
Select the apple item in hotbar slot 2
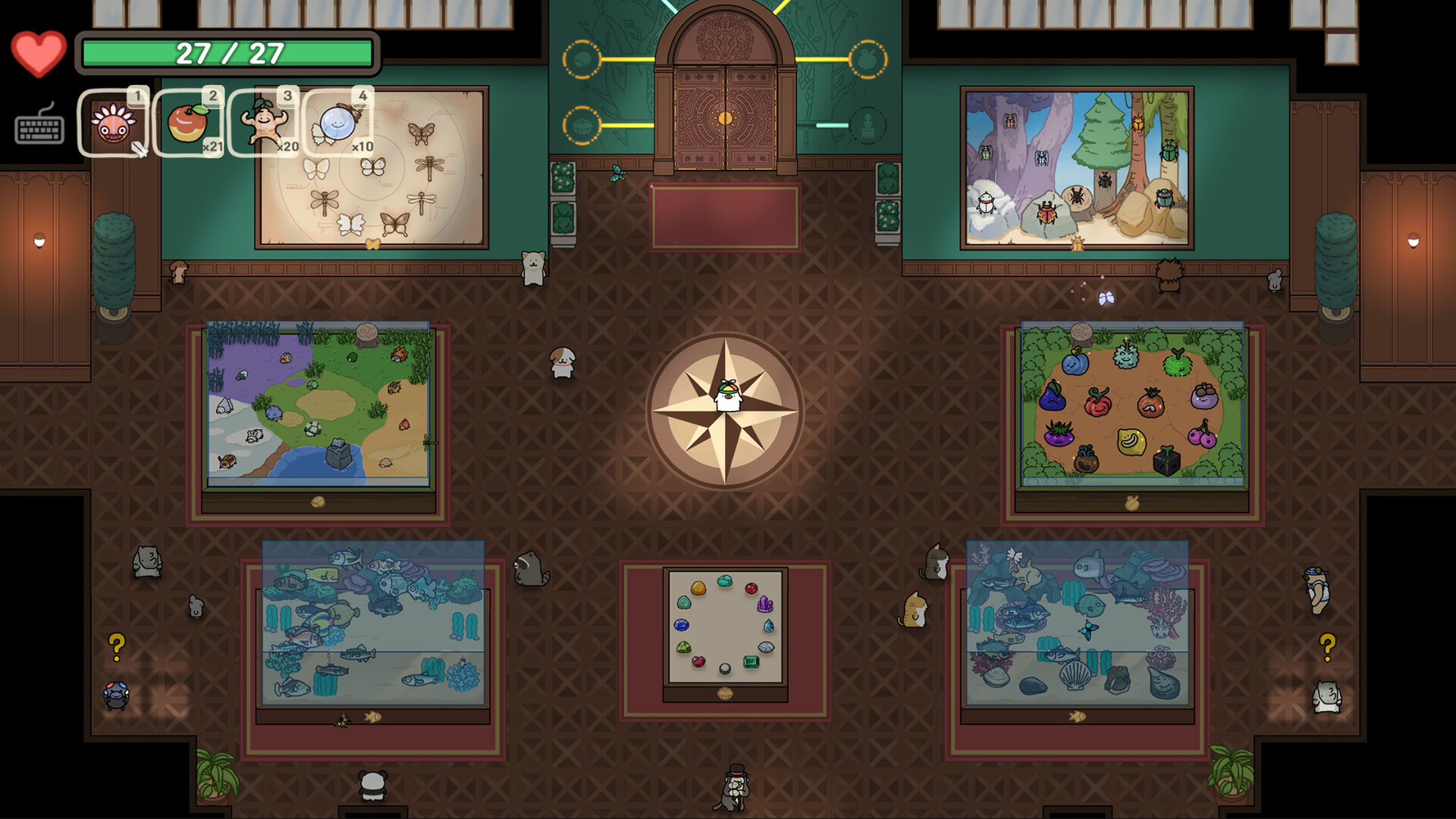pos(190,121)
